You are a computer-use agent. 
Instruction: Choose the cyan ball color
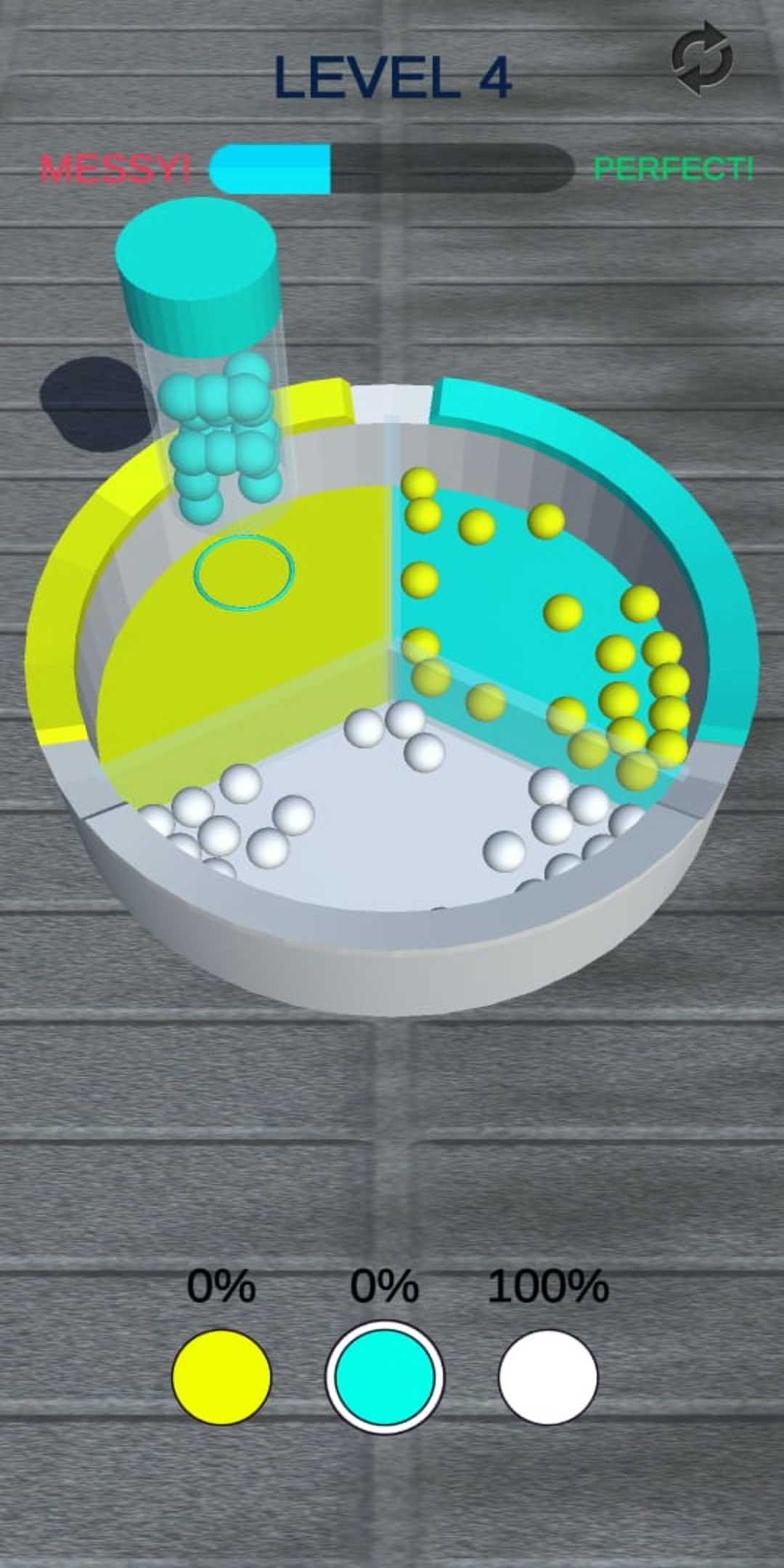point(385,1376)
